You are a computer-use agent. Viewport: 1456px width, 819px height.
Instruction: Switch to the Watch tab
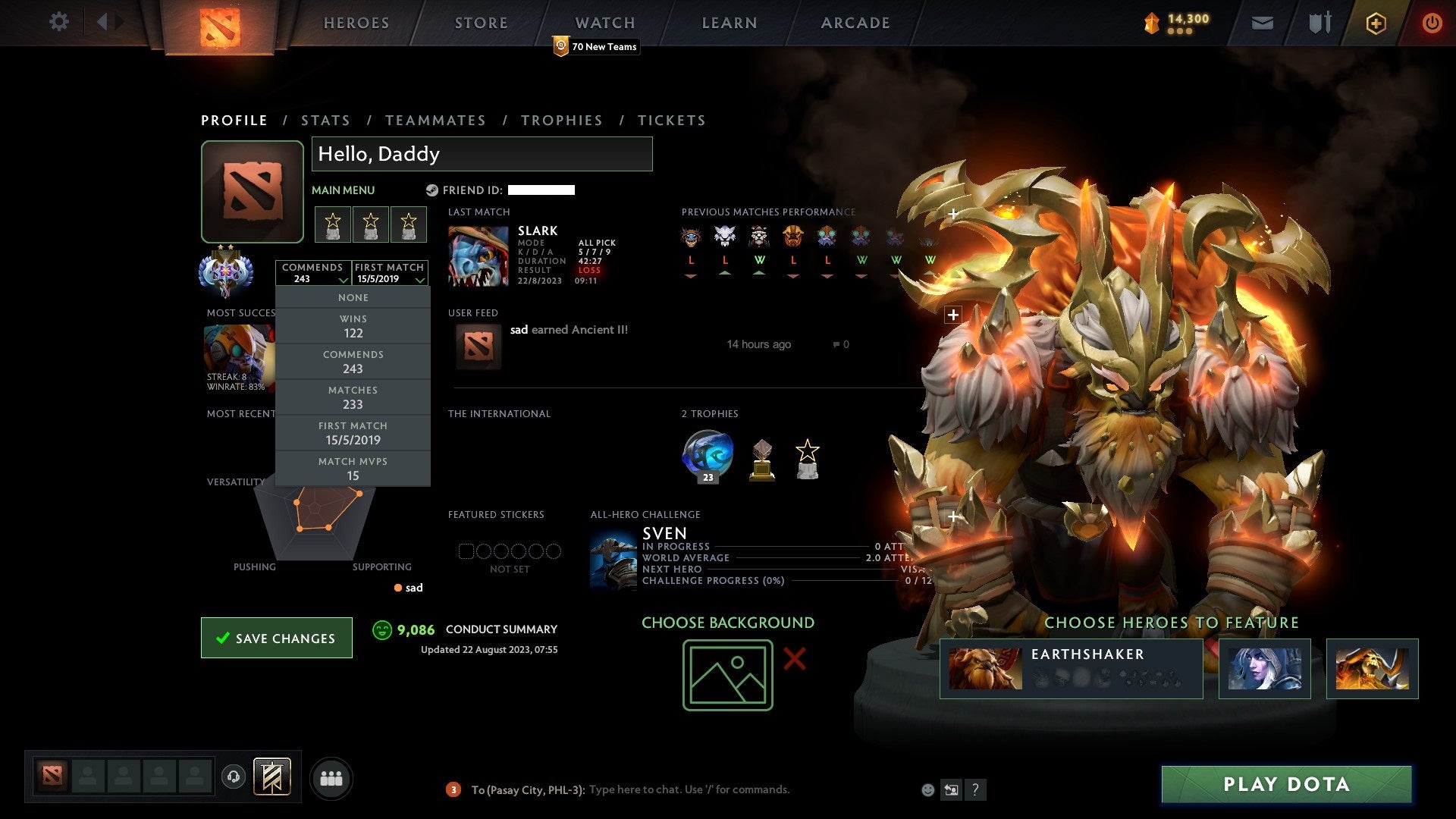pos(604,24)
